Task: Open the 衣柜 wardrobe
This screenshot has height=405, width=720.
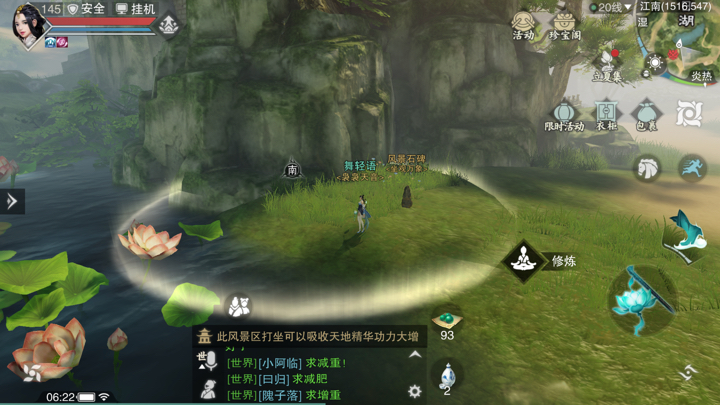Action: (x=606, y=114)
